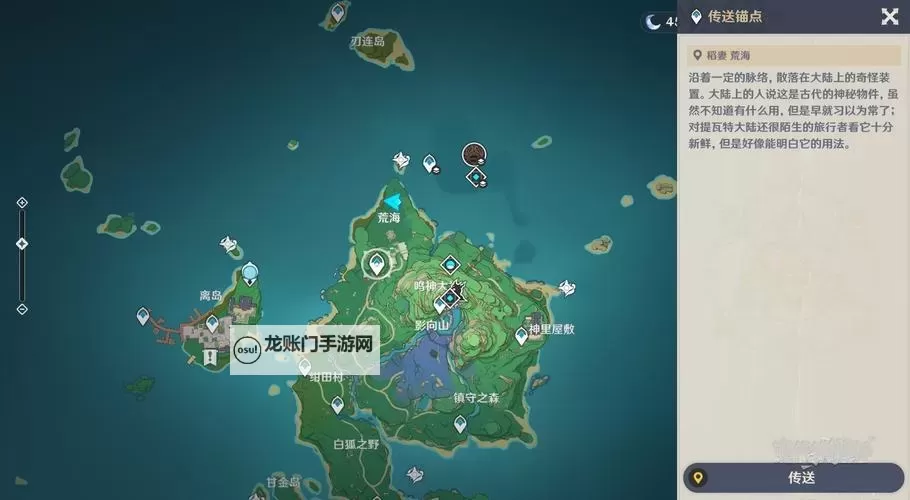
Task: Click the quest exclamation marker on 离岛
Action: (x=209, y=356)
